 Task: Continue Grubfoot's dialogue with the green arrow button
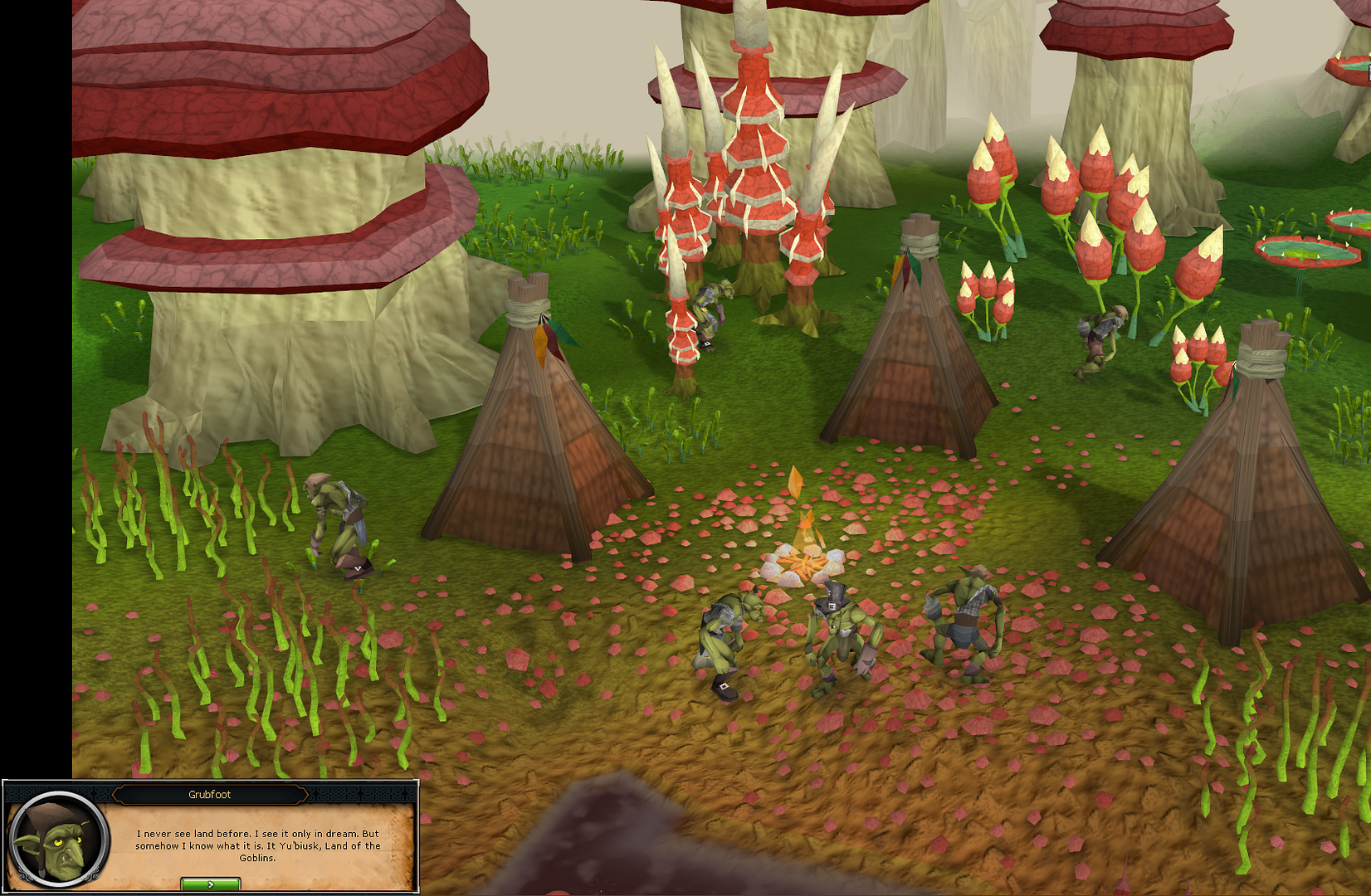(x=210, y=884)
